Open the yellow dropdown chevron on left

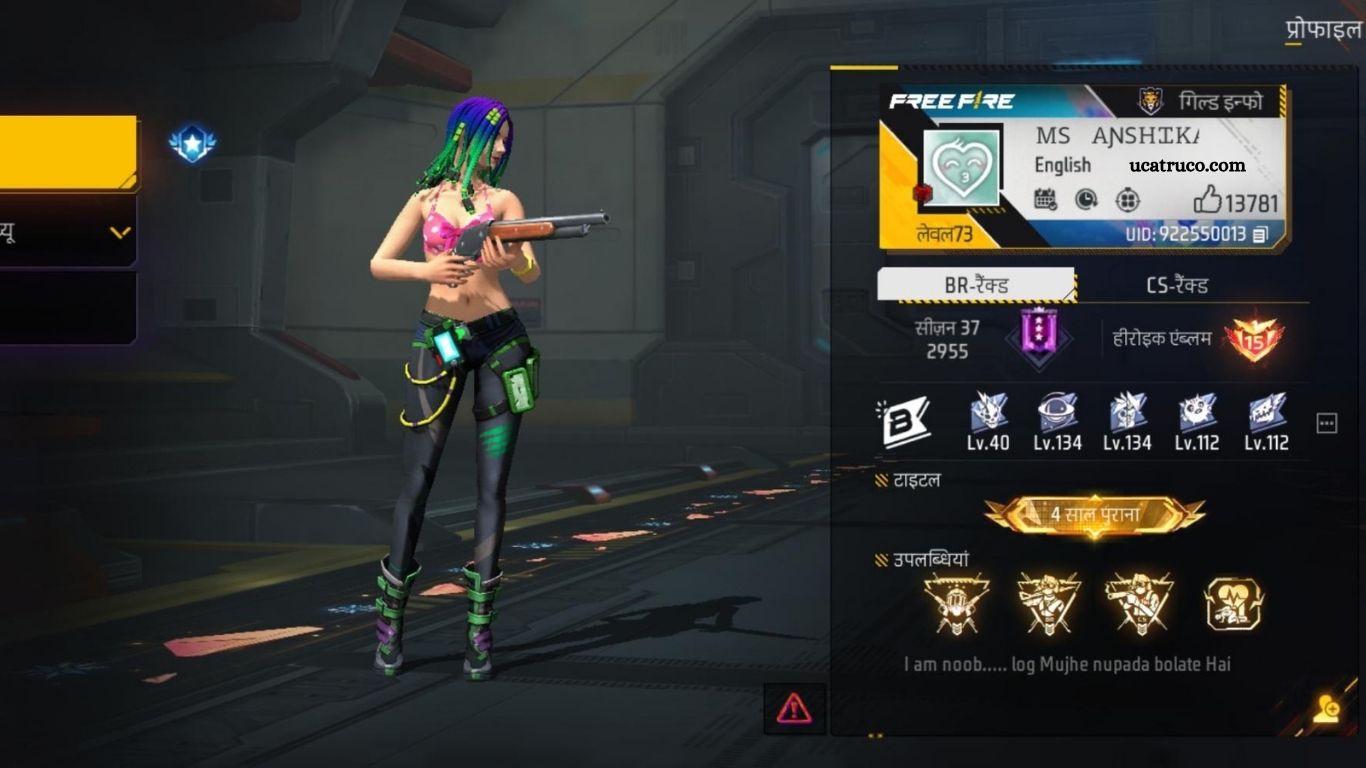[120, 233]
